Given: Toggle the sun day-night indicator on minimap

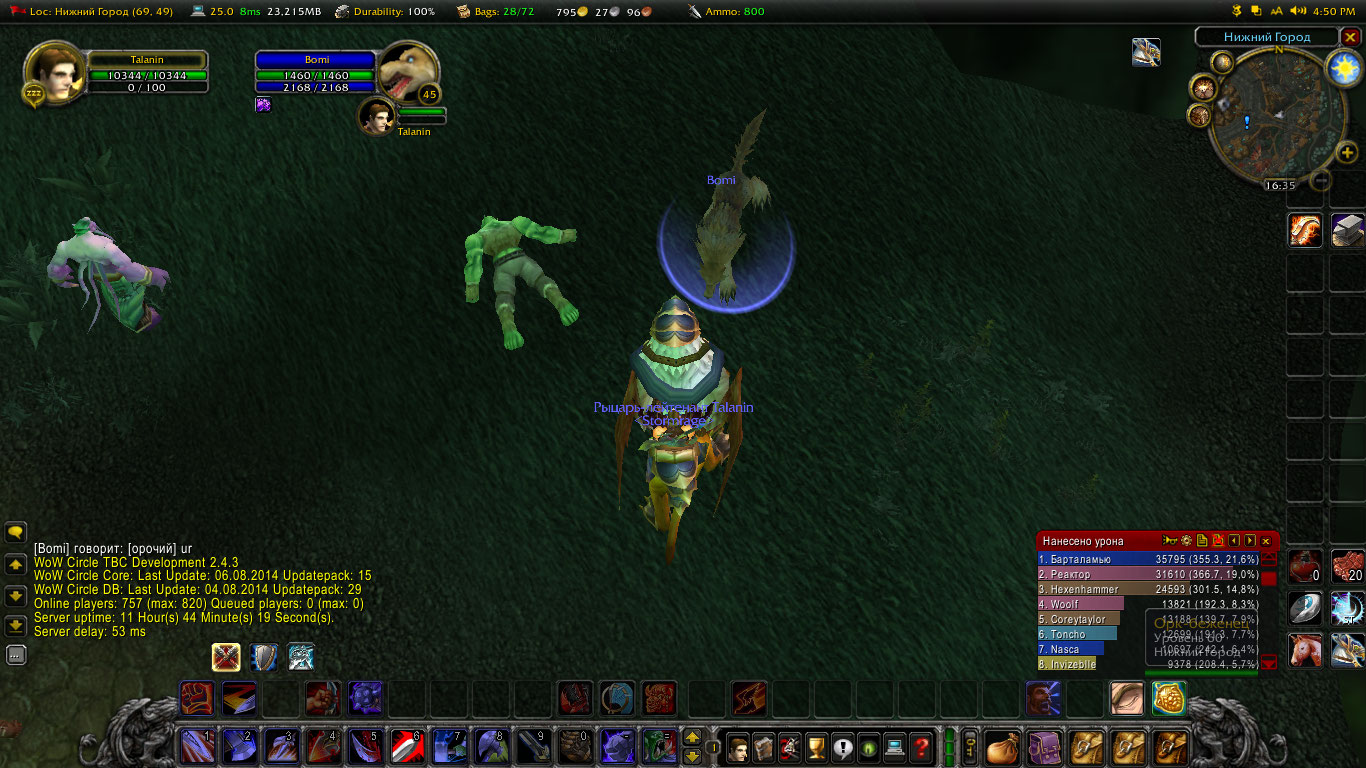Looking at the screenshot, I should click(x=1344, y=68).
